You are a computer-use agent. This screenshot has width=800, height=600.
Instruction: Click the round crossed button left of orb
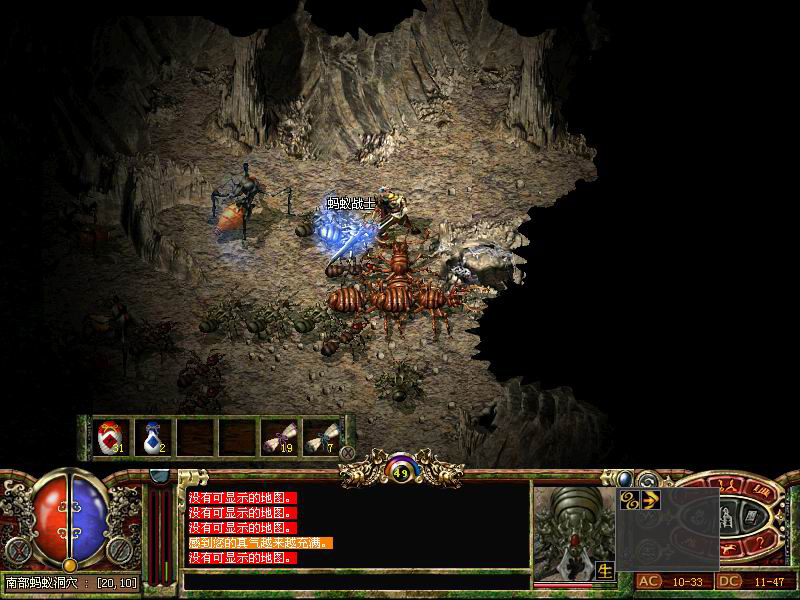[17, 549]
